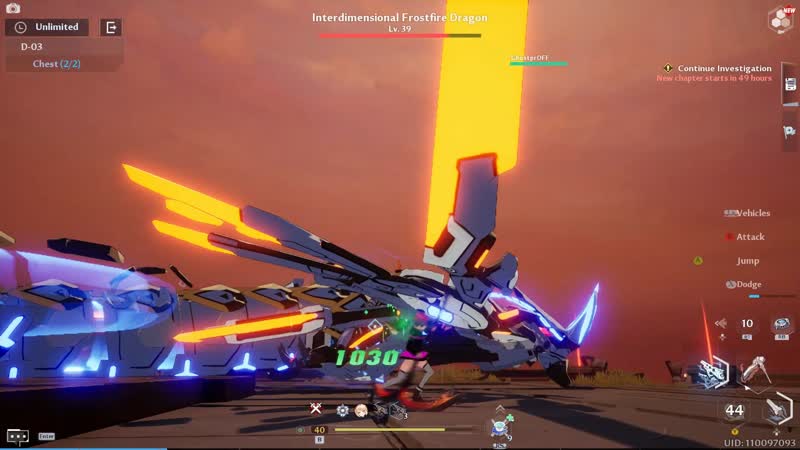Take a screenshot with the camera icon
Viewport: 800px width, 450px height.
13,8
